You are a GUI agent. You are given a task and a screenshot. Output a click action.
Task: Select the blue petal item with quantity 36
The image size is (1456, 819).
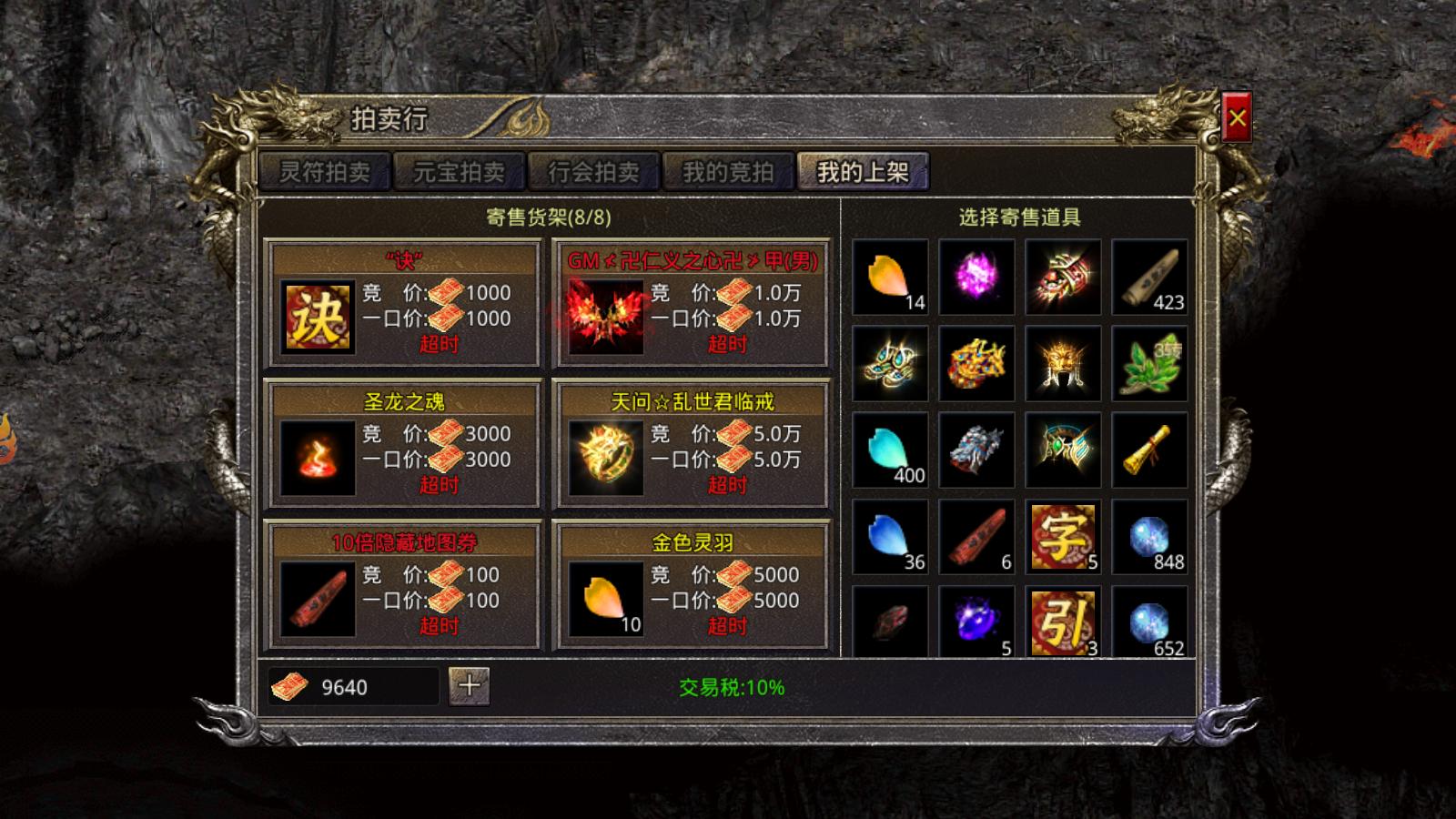point(890,537)
